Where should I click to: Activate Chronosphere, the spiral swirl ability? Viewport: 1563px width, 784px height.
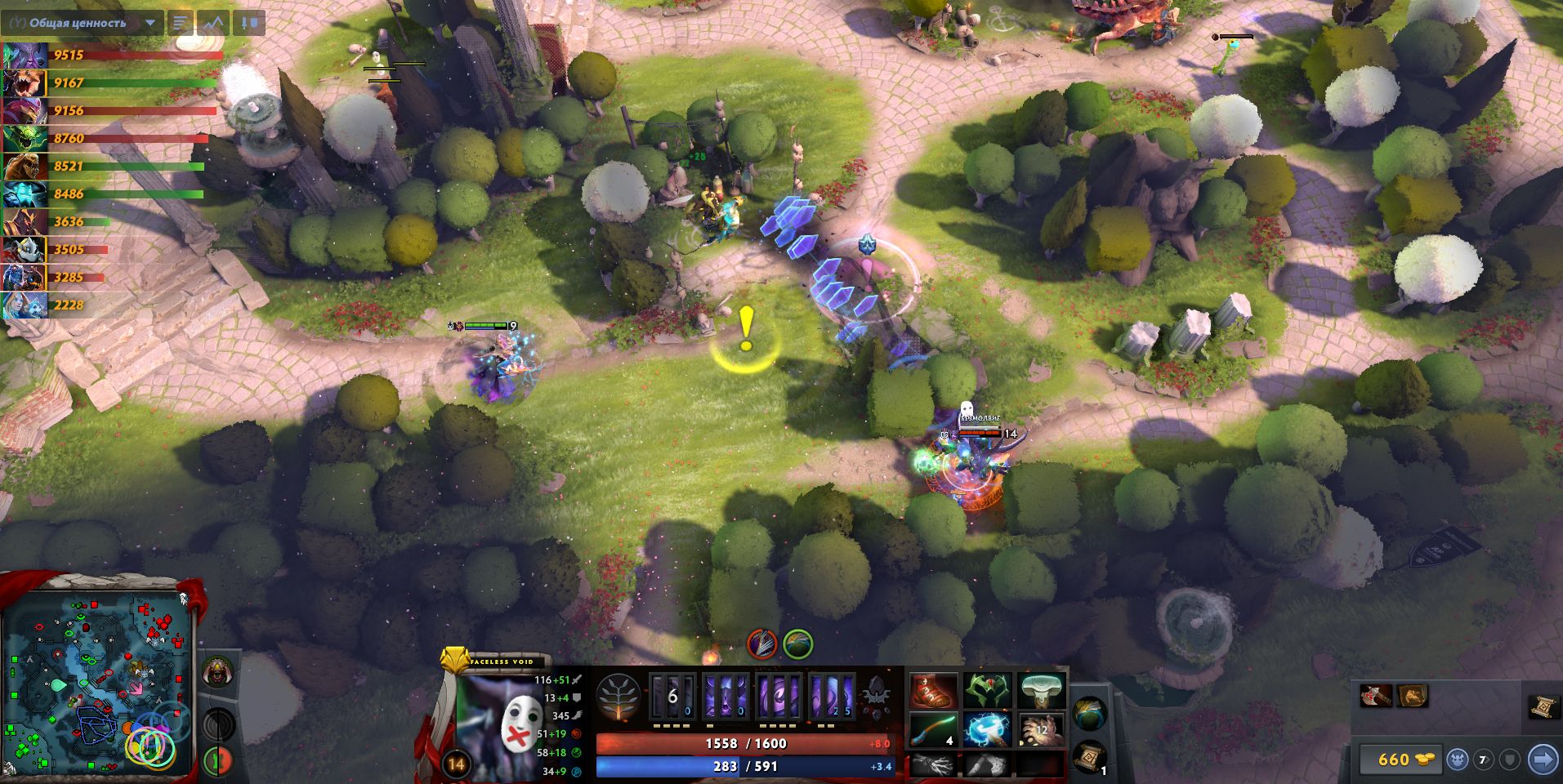click(x=833, y=697)
